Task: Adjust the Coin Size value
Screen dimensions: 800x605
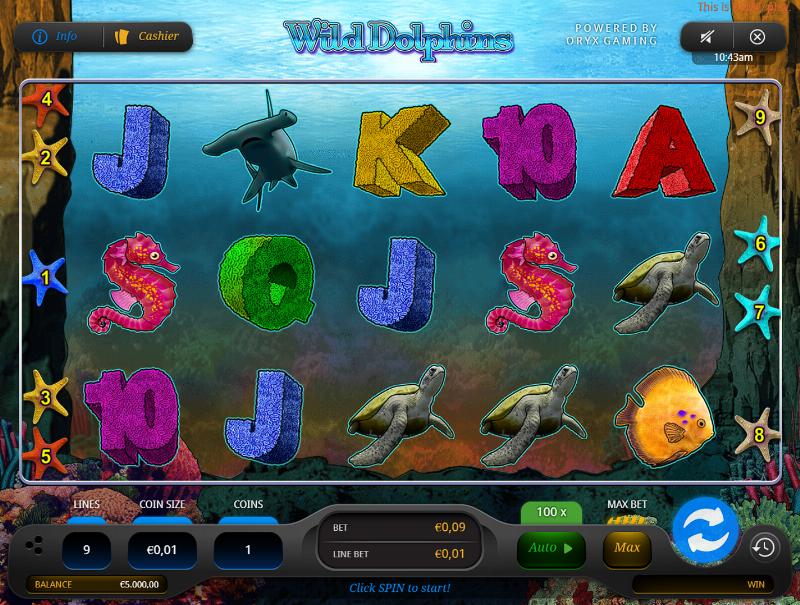Action: click(160, 550)
